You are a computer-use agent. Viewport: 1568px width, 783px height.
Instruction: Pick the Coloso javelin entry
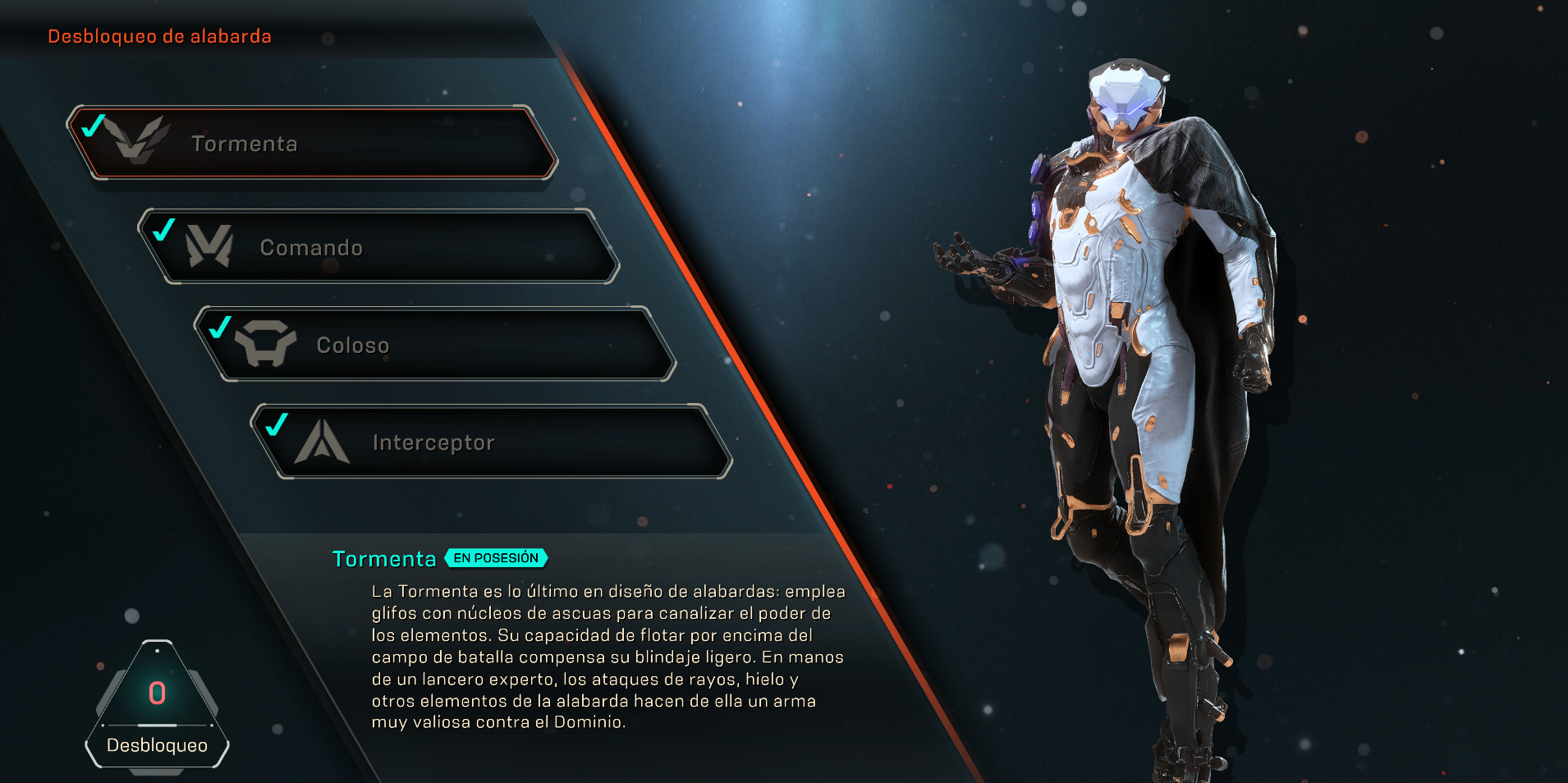(x=435, y=345)
